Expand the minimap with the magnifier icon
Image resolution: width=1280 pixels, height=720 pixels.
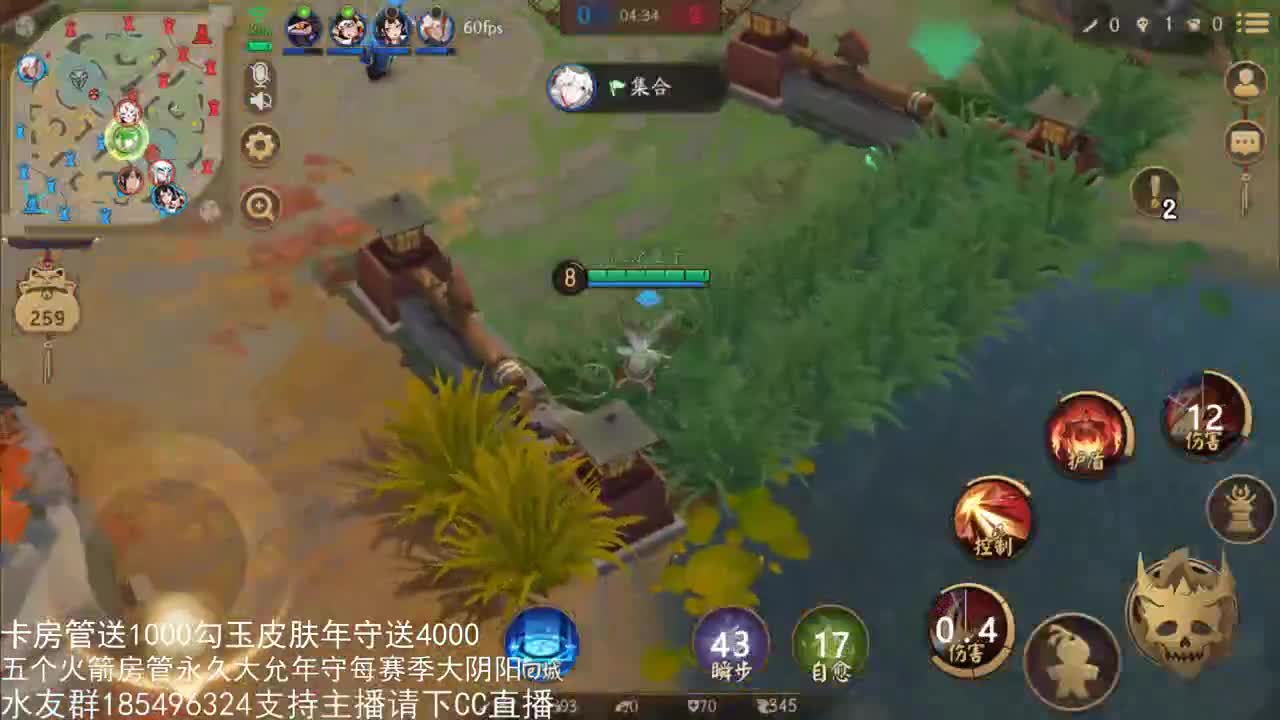point(260,206)
